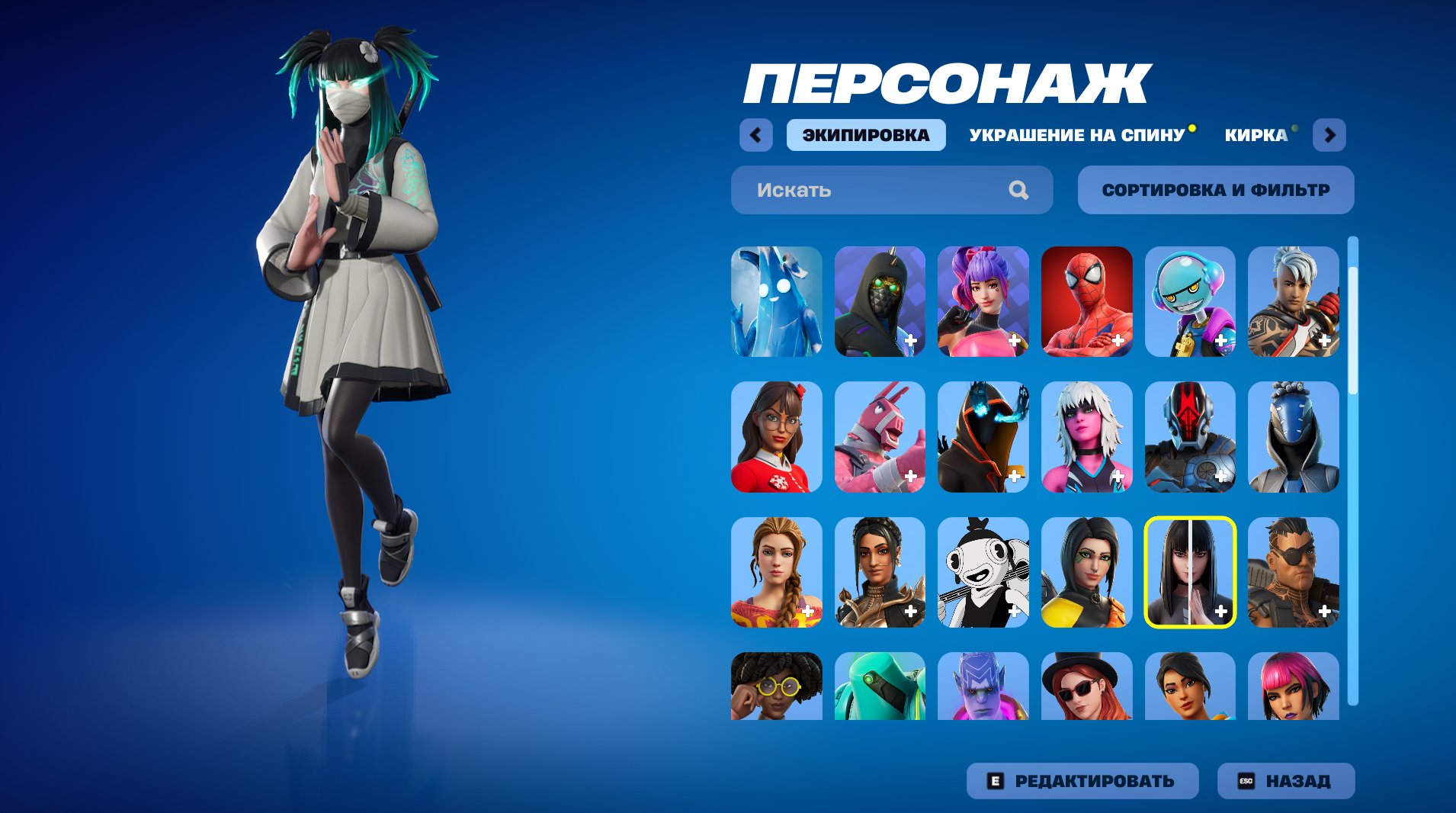Screen dimensions: 1456x813
Task: Open СОРТИРОВКА И ФИЛЬТР options
Action: (1215, 190)
